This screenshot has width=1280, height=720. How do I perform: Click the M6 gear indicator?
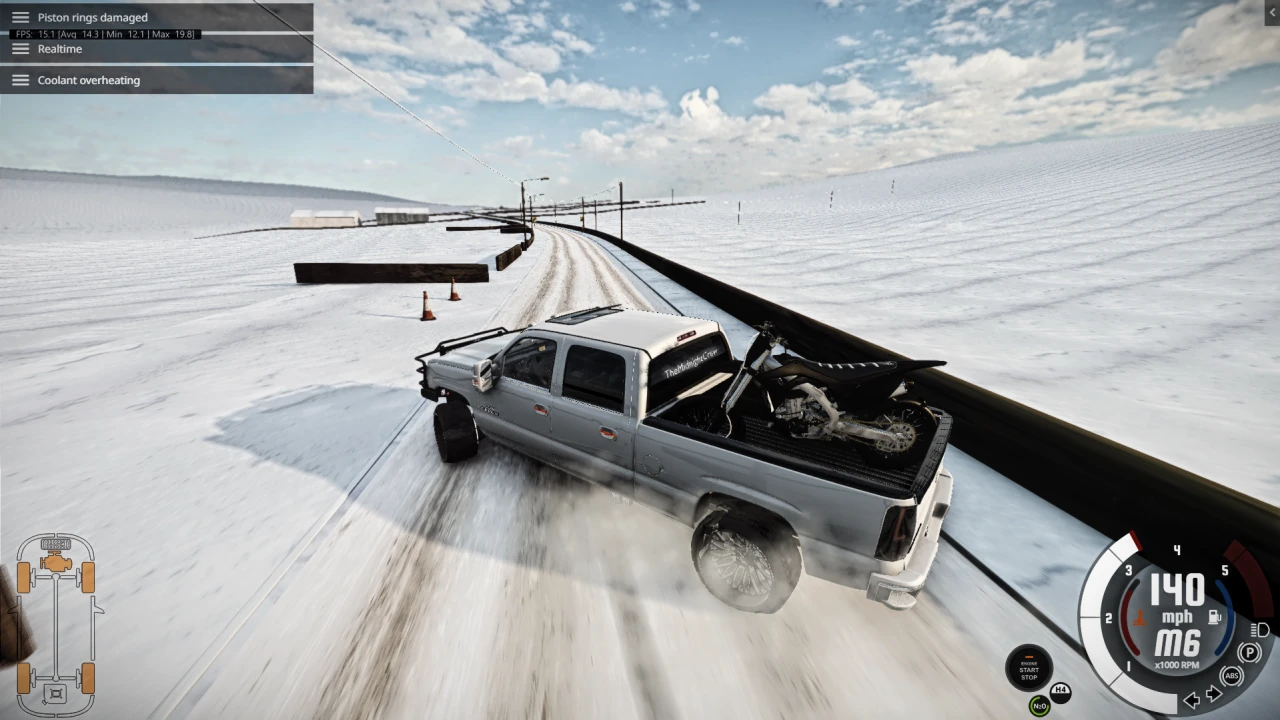pos(1178,641)
